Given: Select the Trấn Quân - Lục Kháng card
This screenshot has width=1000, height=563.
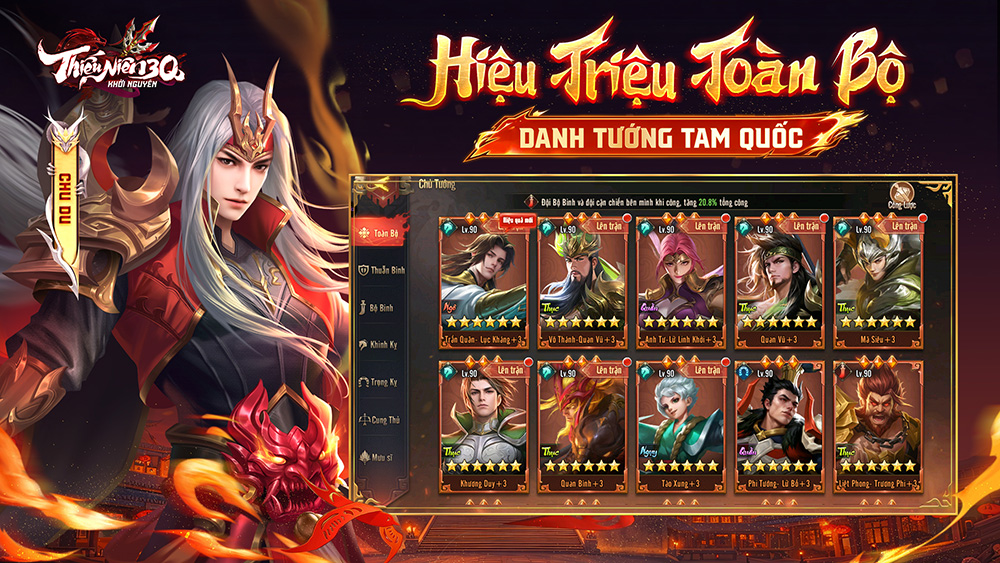Looking at the screenshot, I should pos(483,278).
